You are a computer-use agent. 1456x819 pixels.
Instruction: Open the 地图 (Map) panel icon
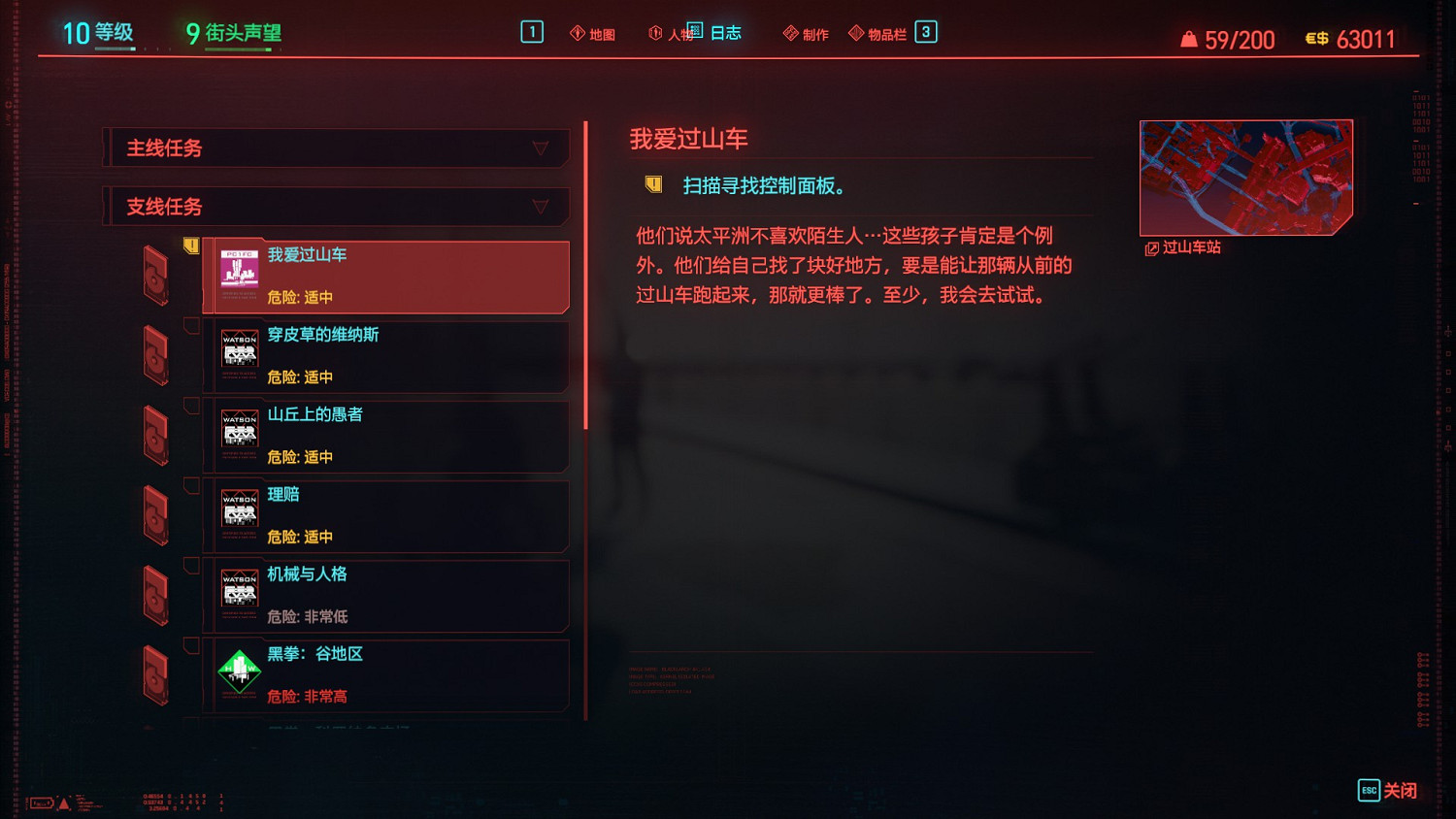tap(579, 32)
